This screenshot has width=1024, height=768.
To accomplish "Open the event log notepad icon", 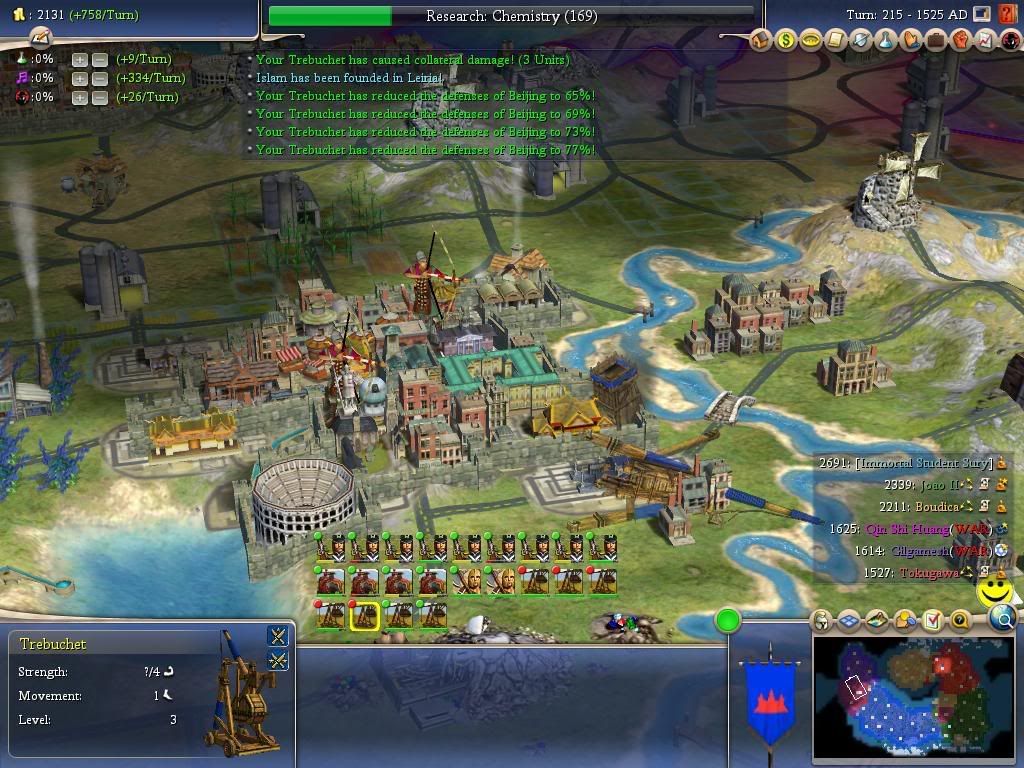I will coord(40,38).
